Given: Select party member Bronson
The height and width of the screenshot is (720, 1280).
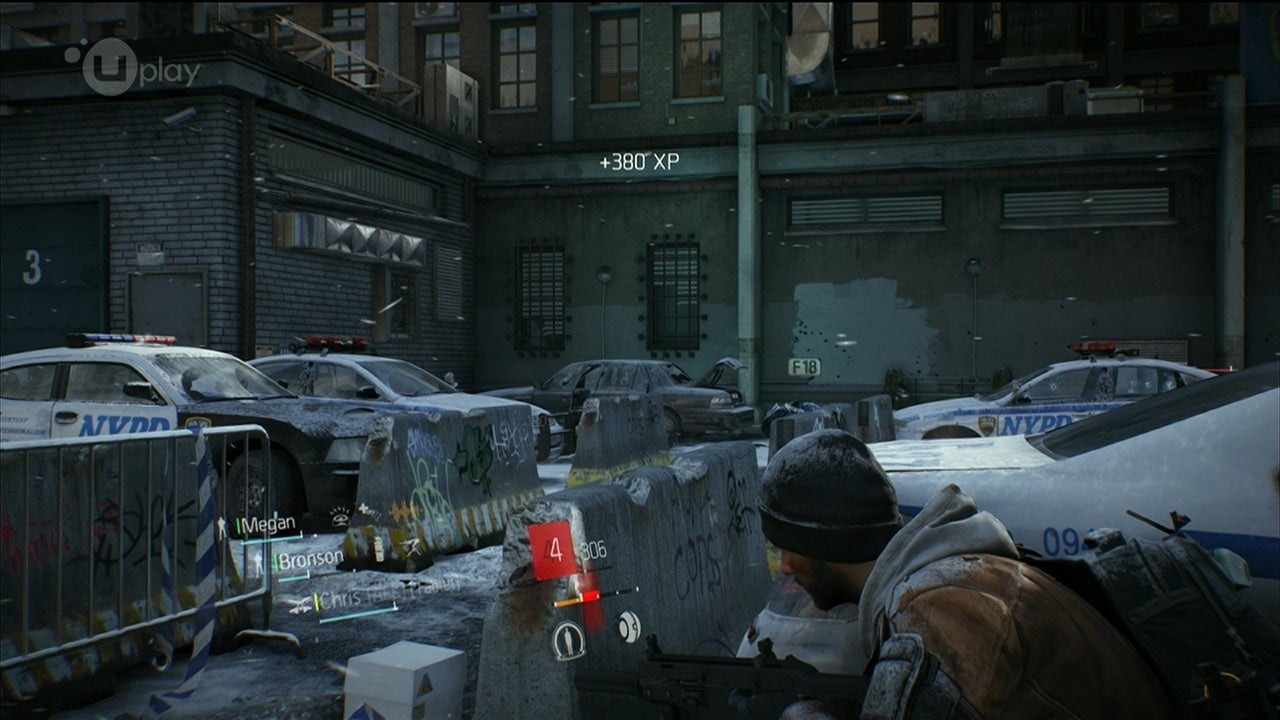Looking at the screenshot, I should point(309,560).
